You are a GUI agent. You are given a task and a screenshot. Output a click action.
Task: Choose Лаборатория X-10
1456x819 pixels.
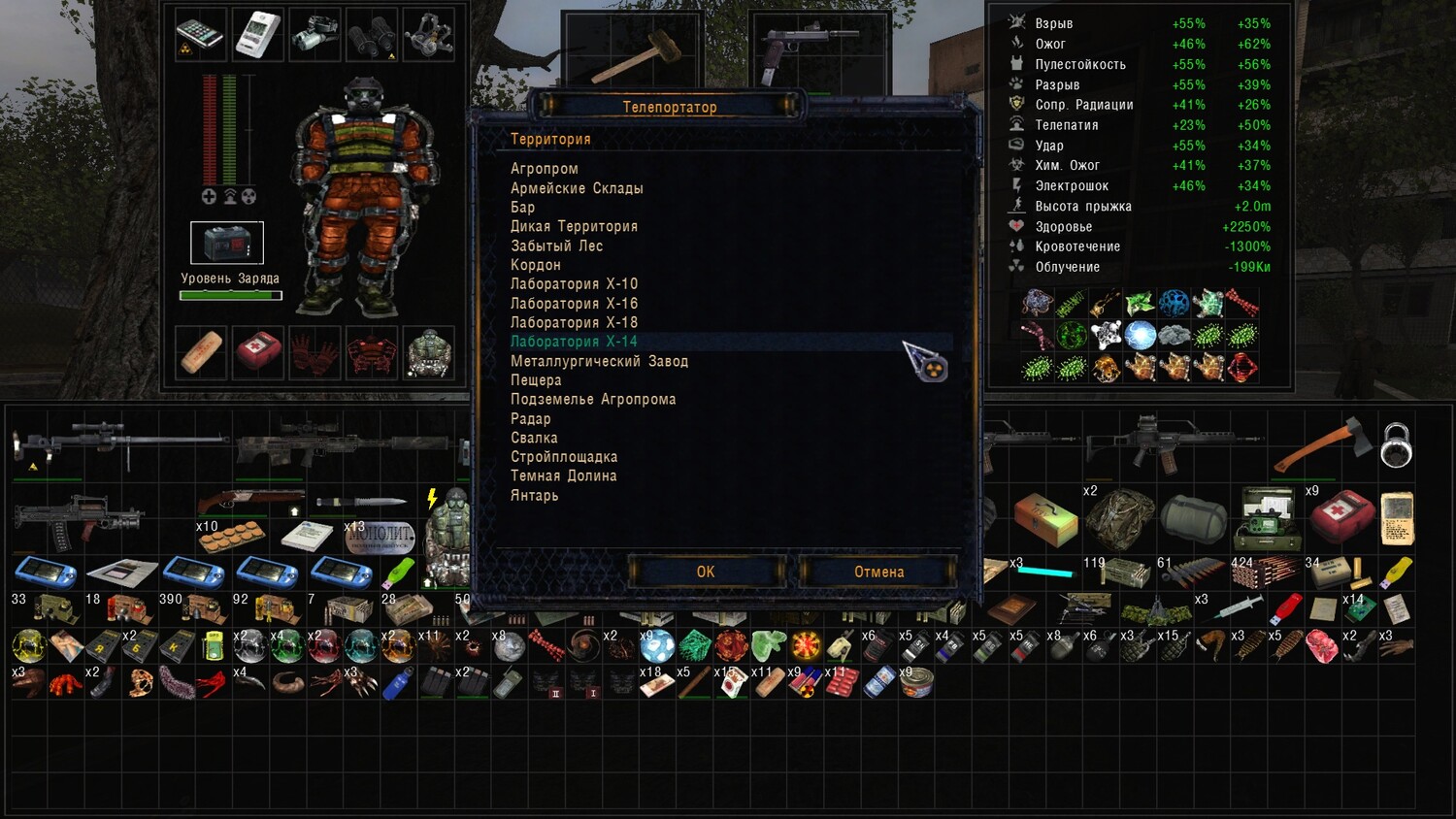pyautogui.click(x=574, y=284)
